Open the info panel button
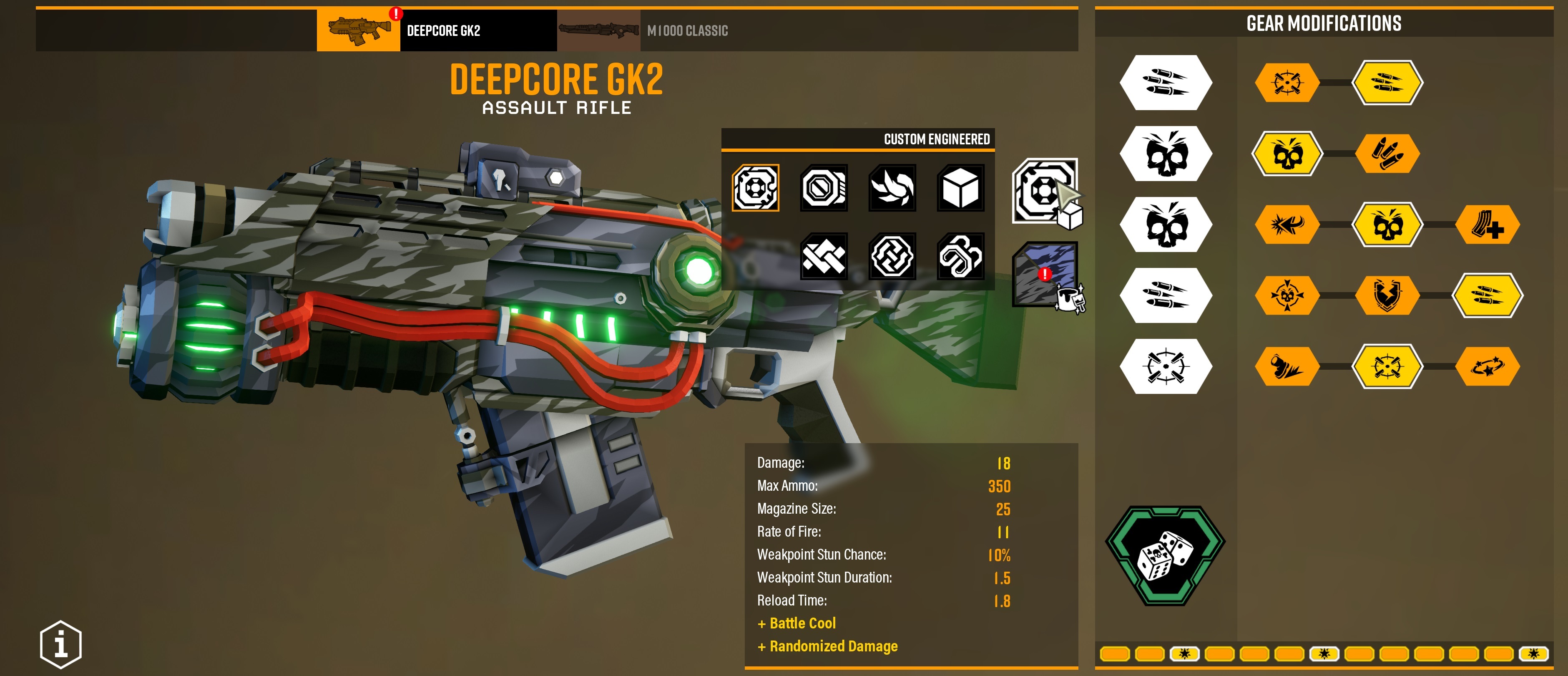Viewport: 1568px width, 676px height. coord(61,644)
